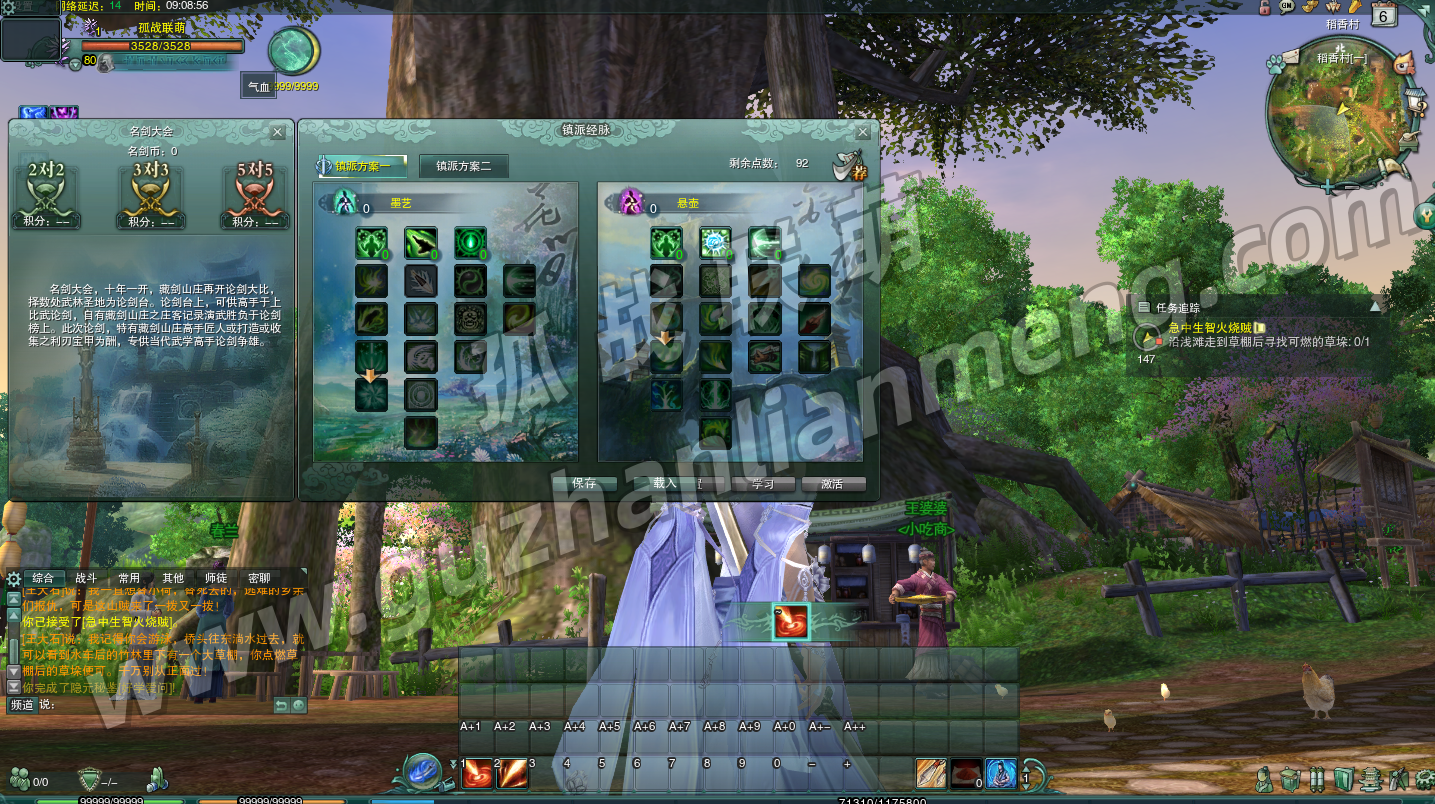Screen dimensions: 1435x804
Task: Choose the 2对2 arena mode
Action: 47,188
